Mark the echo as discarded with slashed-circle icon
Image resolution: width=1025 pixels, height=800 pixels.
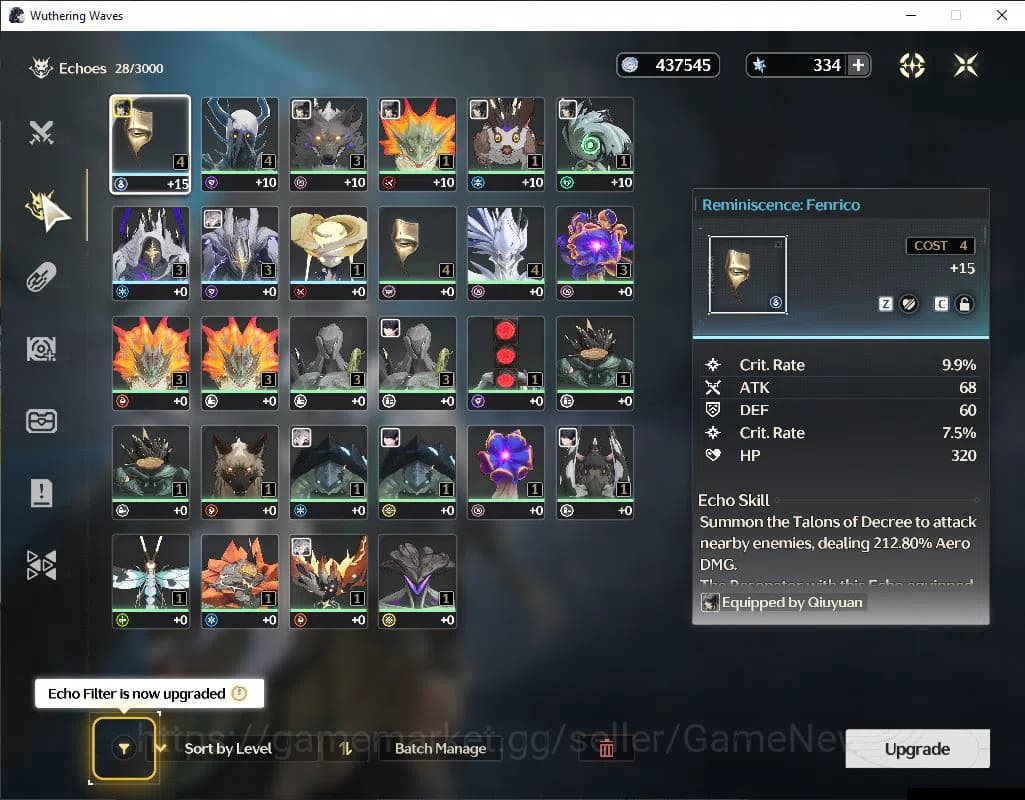point(909,304)
